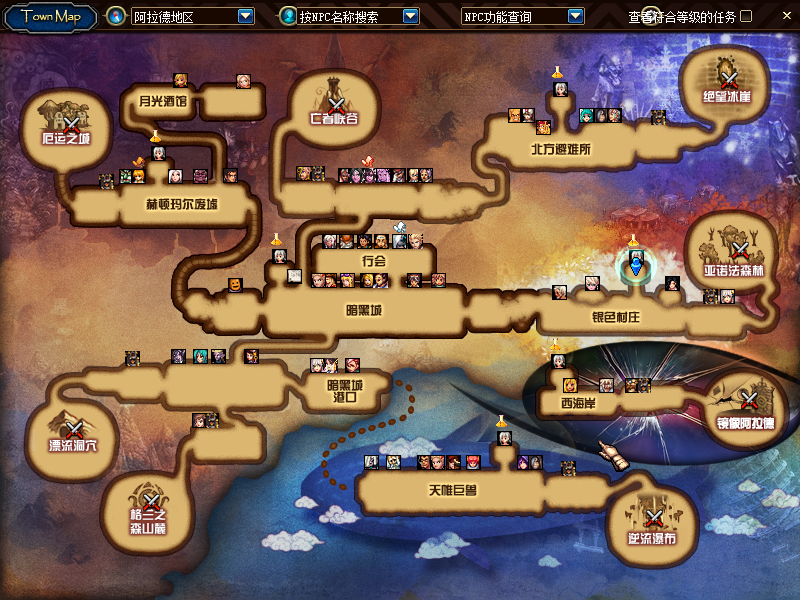Select the 天帷巨兽 town area
This screenshot has height=600, width=800.
(x=452, y=491)
